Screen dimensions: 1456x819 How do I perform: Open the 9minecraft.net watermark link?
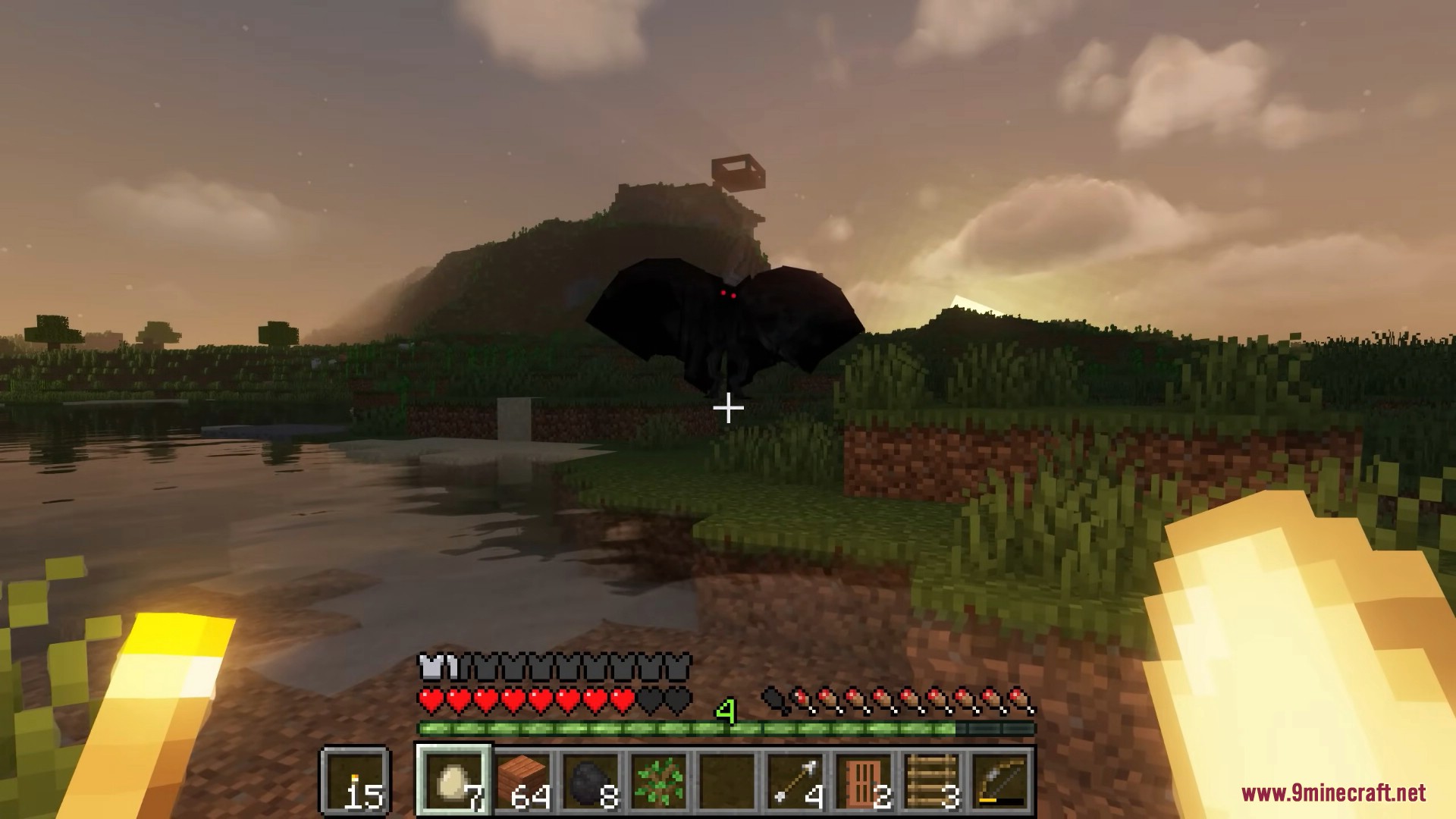(x=1333, y=793)
